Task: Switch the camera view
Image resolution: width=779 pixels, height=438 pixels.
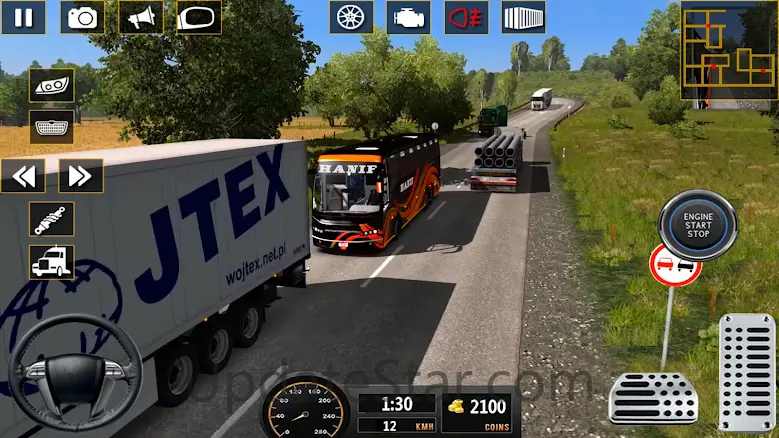Action: [x=82, y=17]
